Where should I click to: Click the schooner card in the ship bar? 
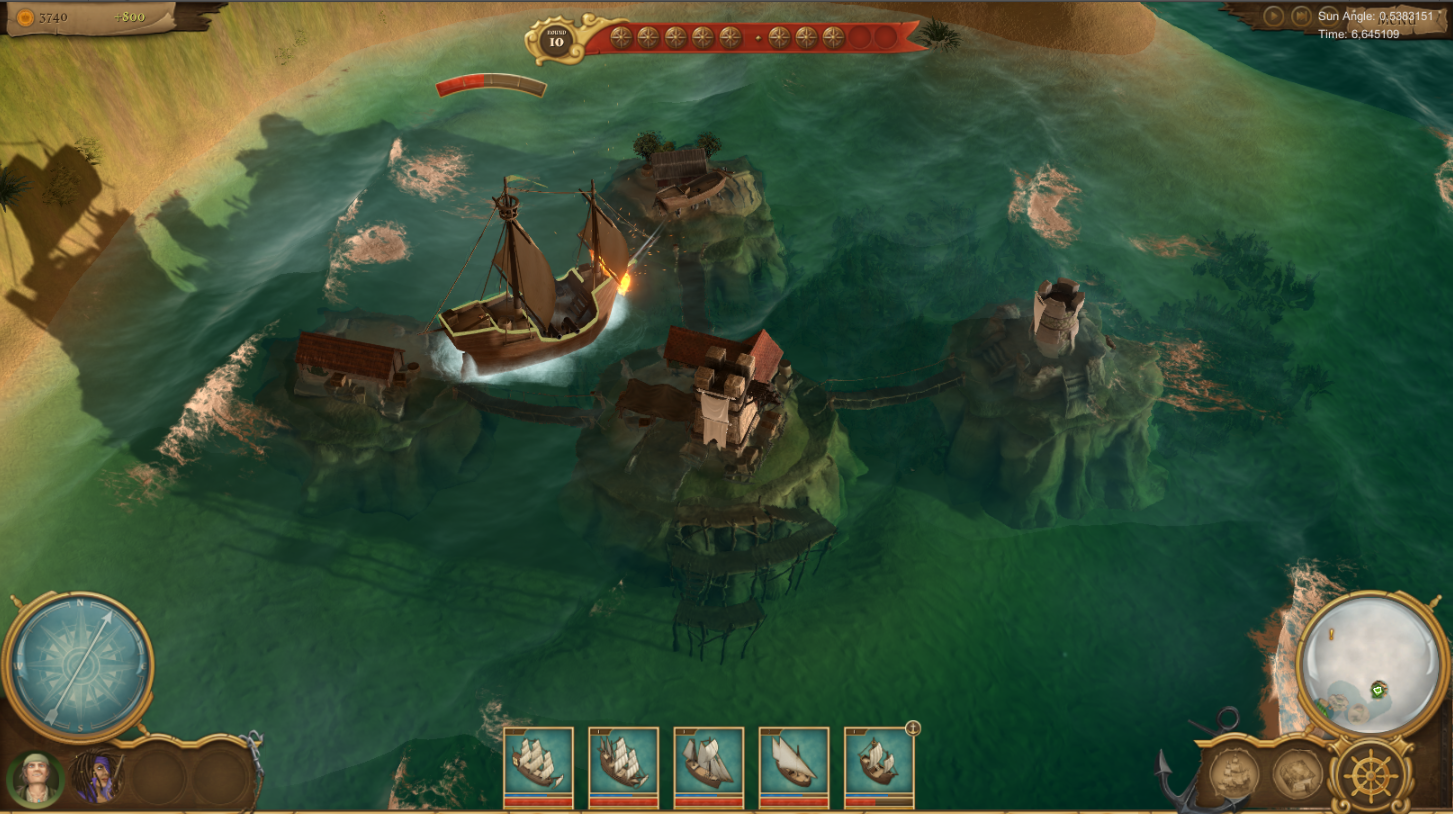coord(710,765)
